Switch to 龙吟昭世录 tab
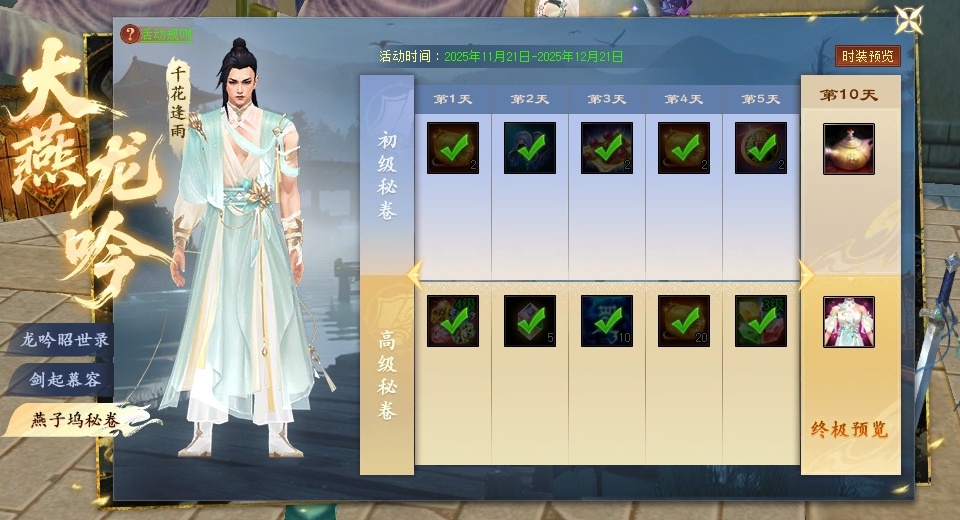 click(65, 340)
